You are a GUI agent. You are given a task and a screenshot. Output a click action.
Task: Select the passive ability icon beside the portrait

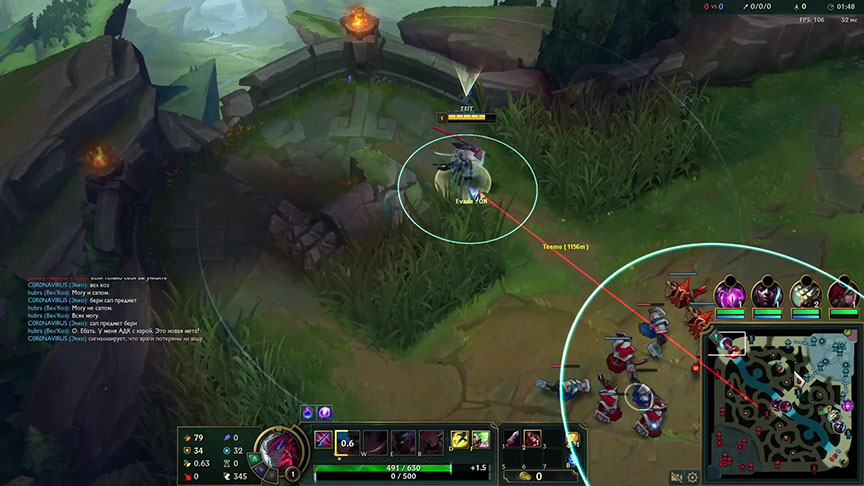(324, 439)
